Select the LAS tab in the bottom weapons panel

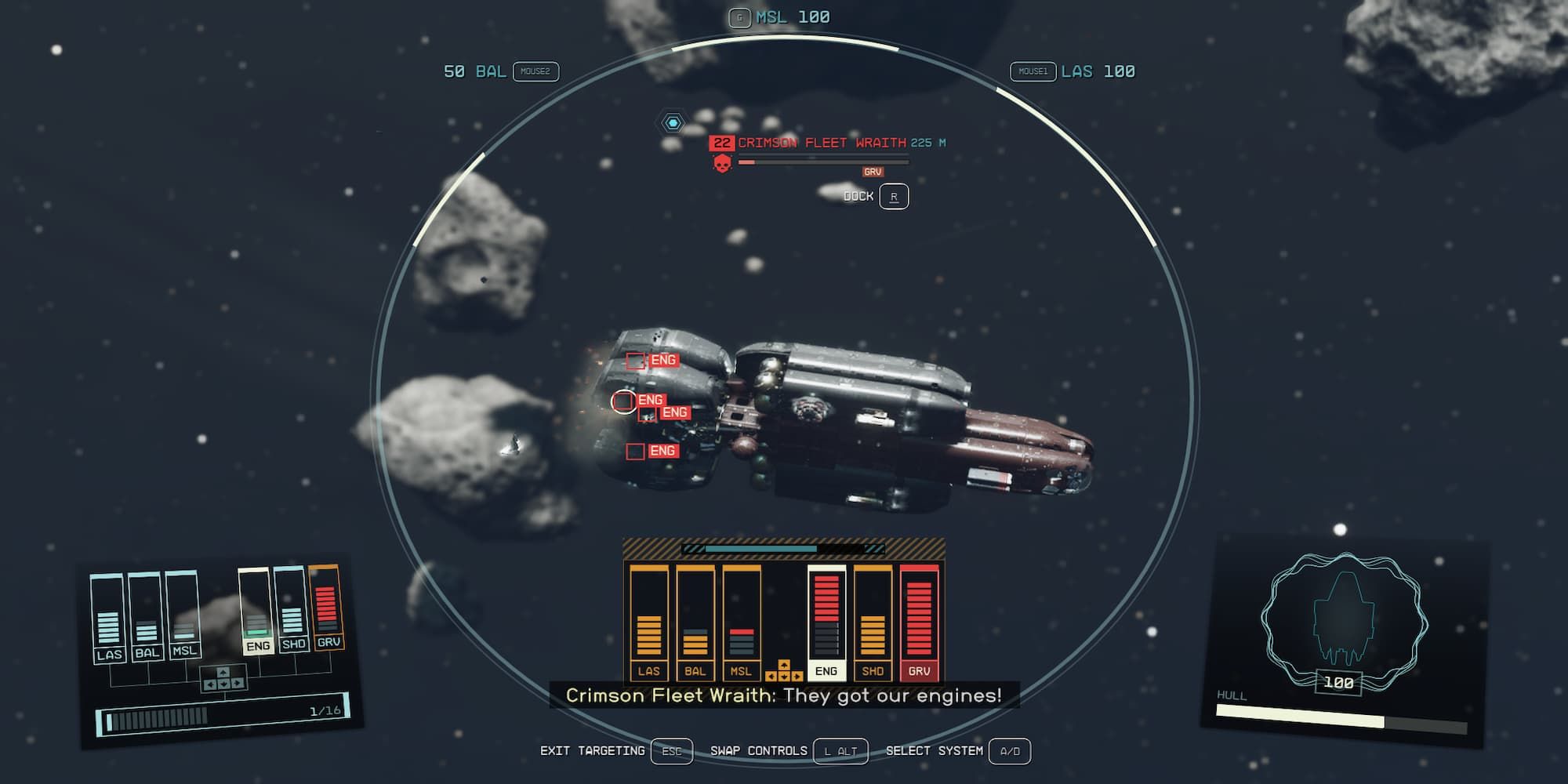[649, 672]
